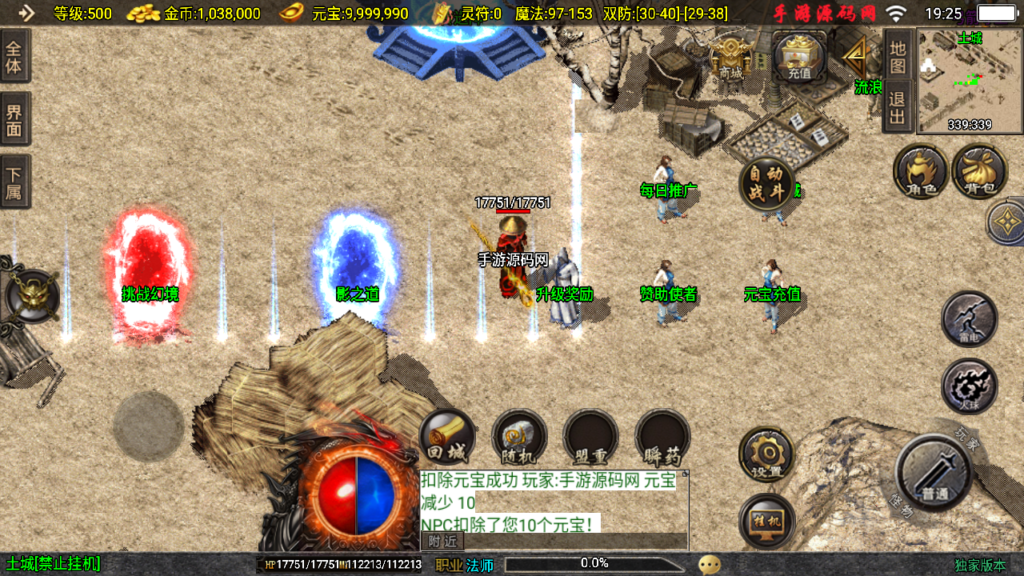Cast the 雷电 lightning skill
The height and width of the screenshot is (576, 1024).
(x=969, y=320)
